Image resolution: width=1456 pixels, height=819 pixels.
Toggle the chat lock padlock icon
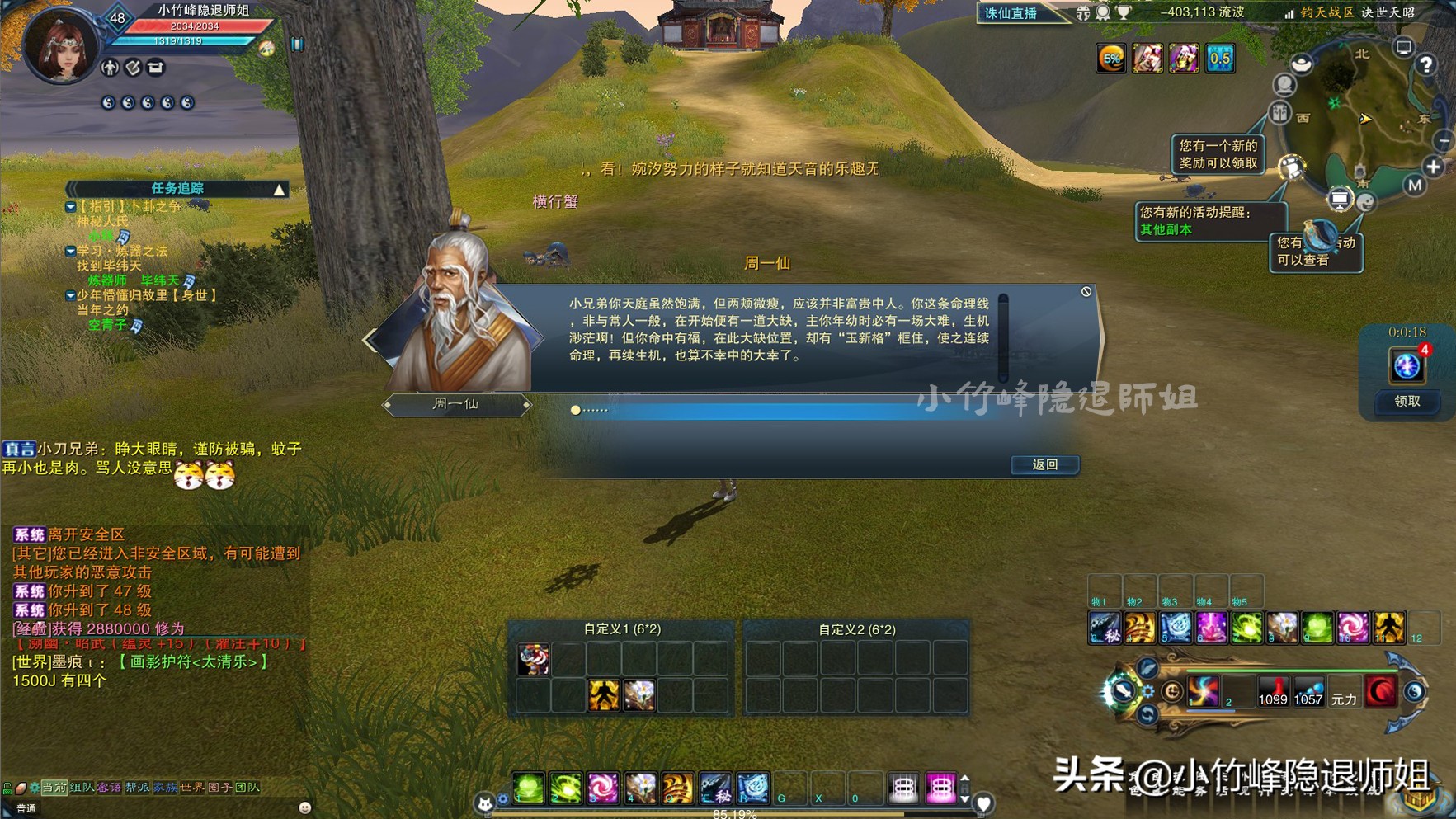(x=7, y=788)
